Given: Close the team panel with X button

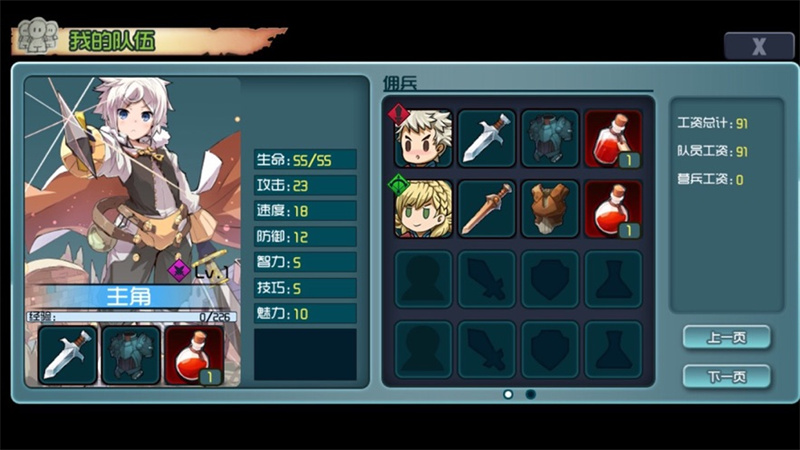Looking at the screenshot, I should point(759,46).
